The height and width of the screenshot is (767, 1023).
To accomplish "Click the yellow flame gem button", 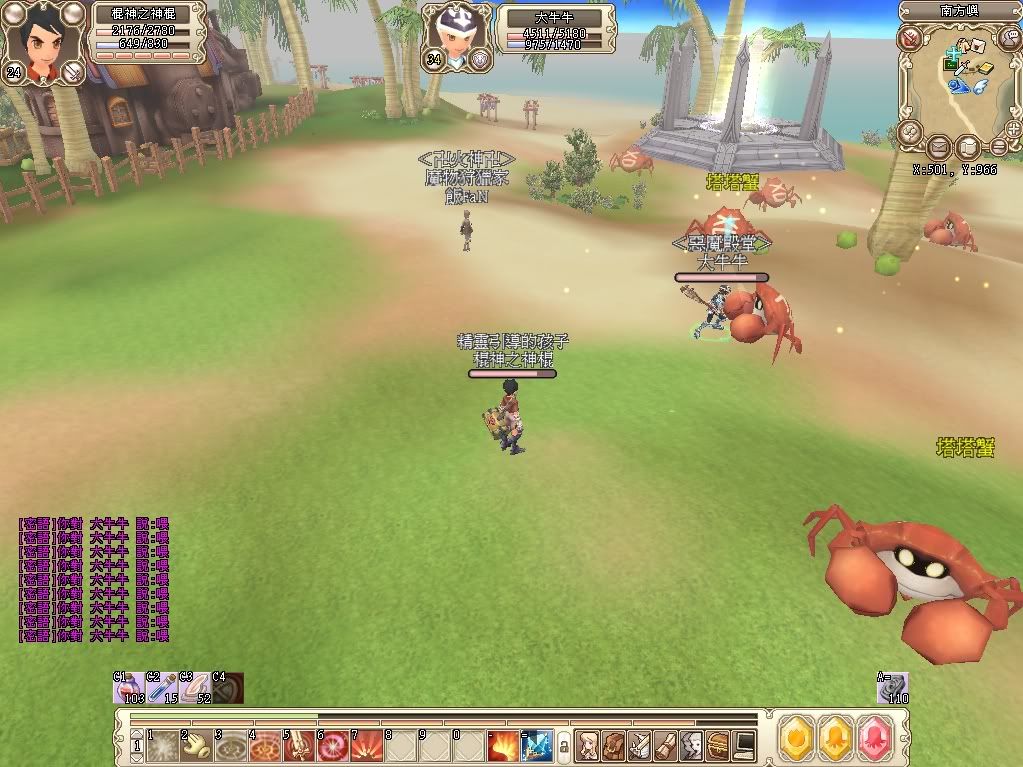I will (796, 735).
